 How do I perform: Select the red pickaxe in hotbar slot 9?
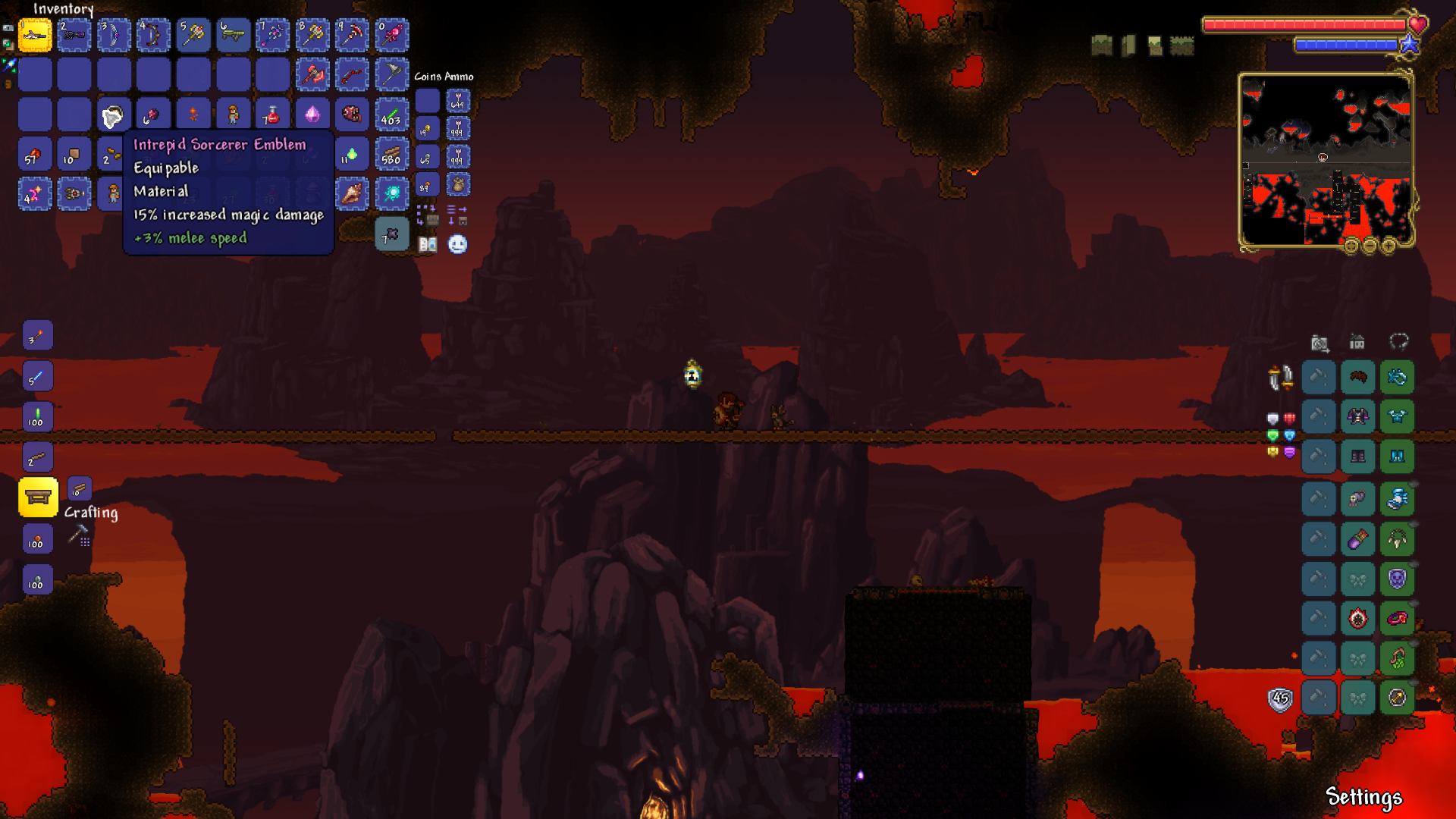coord(352,35)
